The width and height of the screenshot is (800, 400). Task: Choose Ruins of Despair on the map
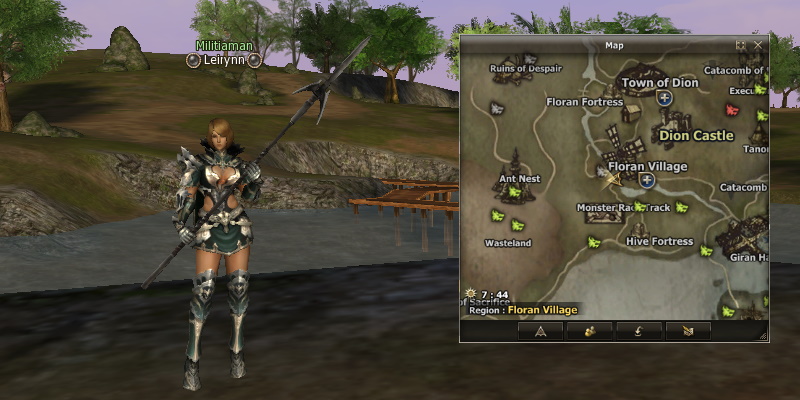(x=526, y=69)
